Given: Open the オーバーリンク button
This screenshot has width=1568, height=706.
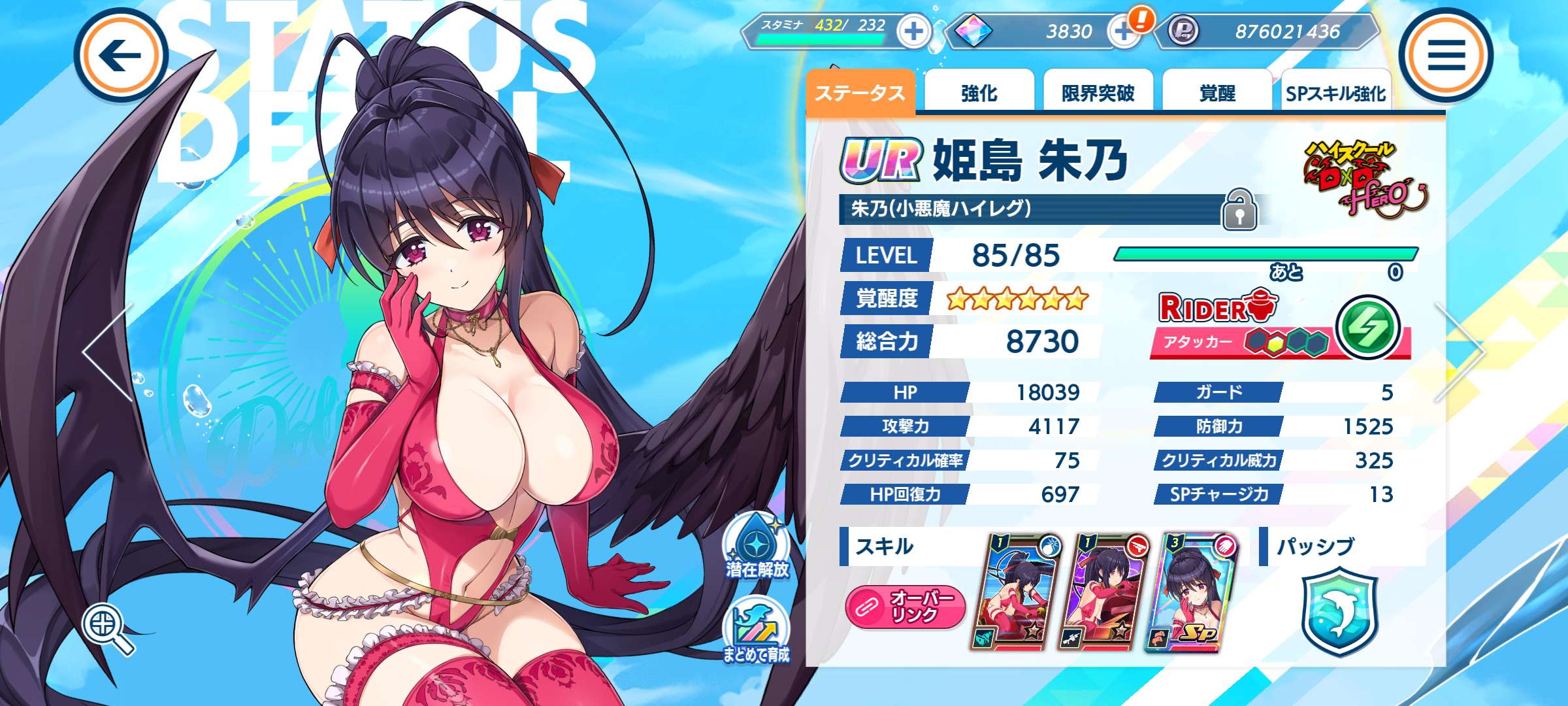Looking at the screenshot, I should [905, 606].
